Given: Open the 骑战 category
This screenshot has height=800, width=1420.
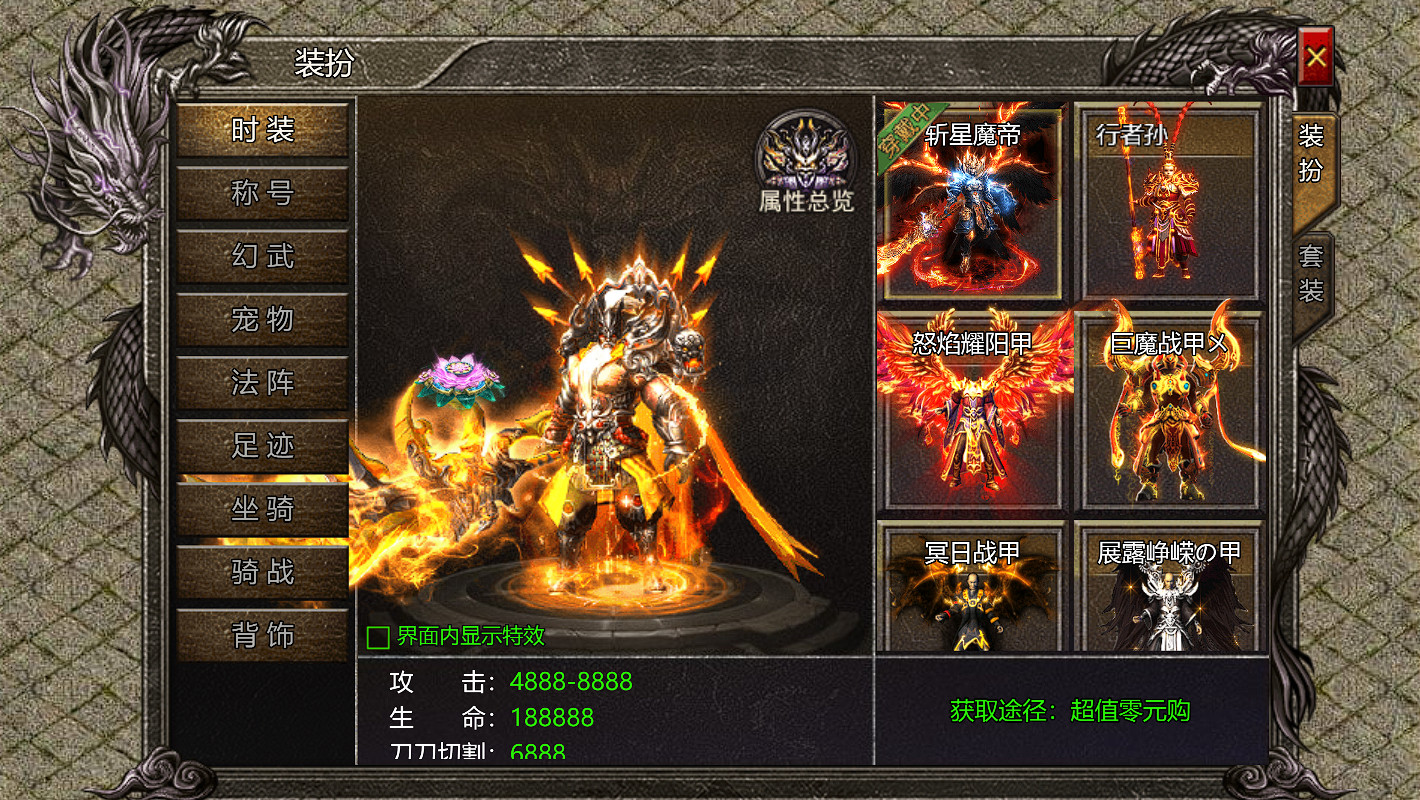Looking at the screenshot, I should click(x=263, y=572).
